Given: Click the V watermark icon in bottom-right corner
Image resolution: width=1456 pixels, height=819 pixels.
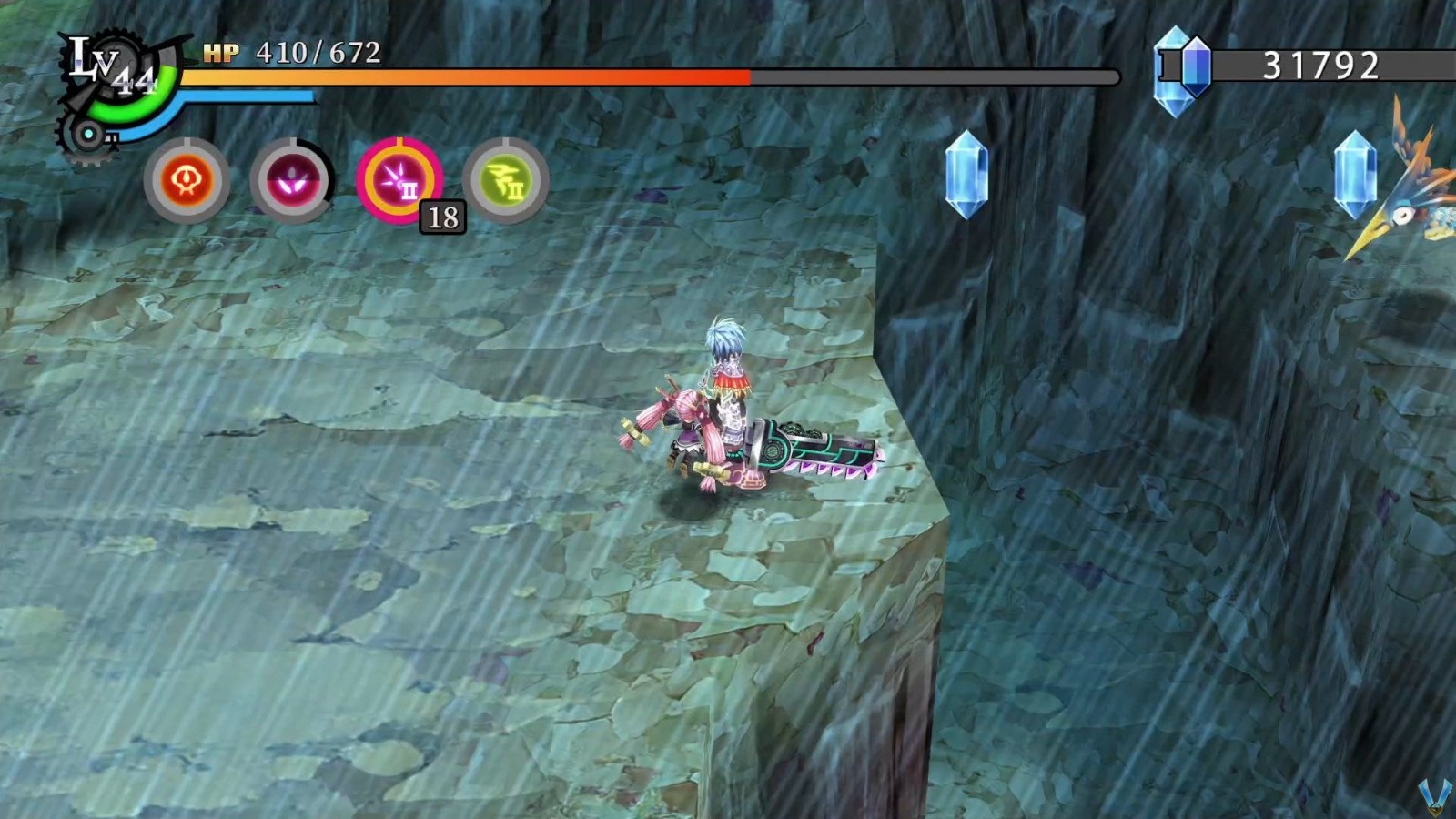Looking at the screenshot, I should click(1434, 795).
